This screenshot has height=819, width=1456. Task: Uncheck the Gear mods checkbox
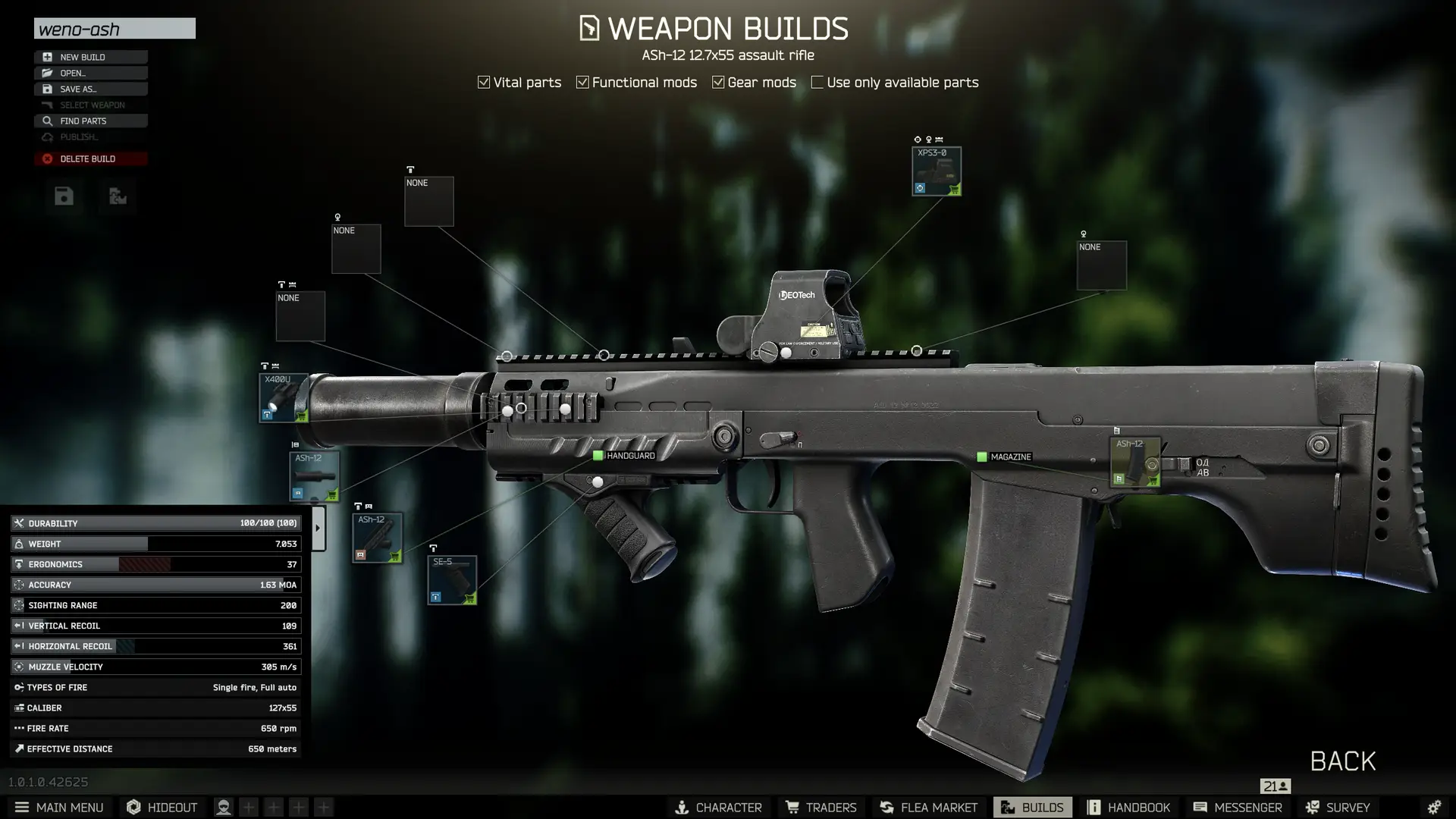718,82
